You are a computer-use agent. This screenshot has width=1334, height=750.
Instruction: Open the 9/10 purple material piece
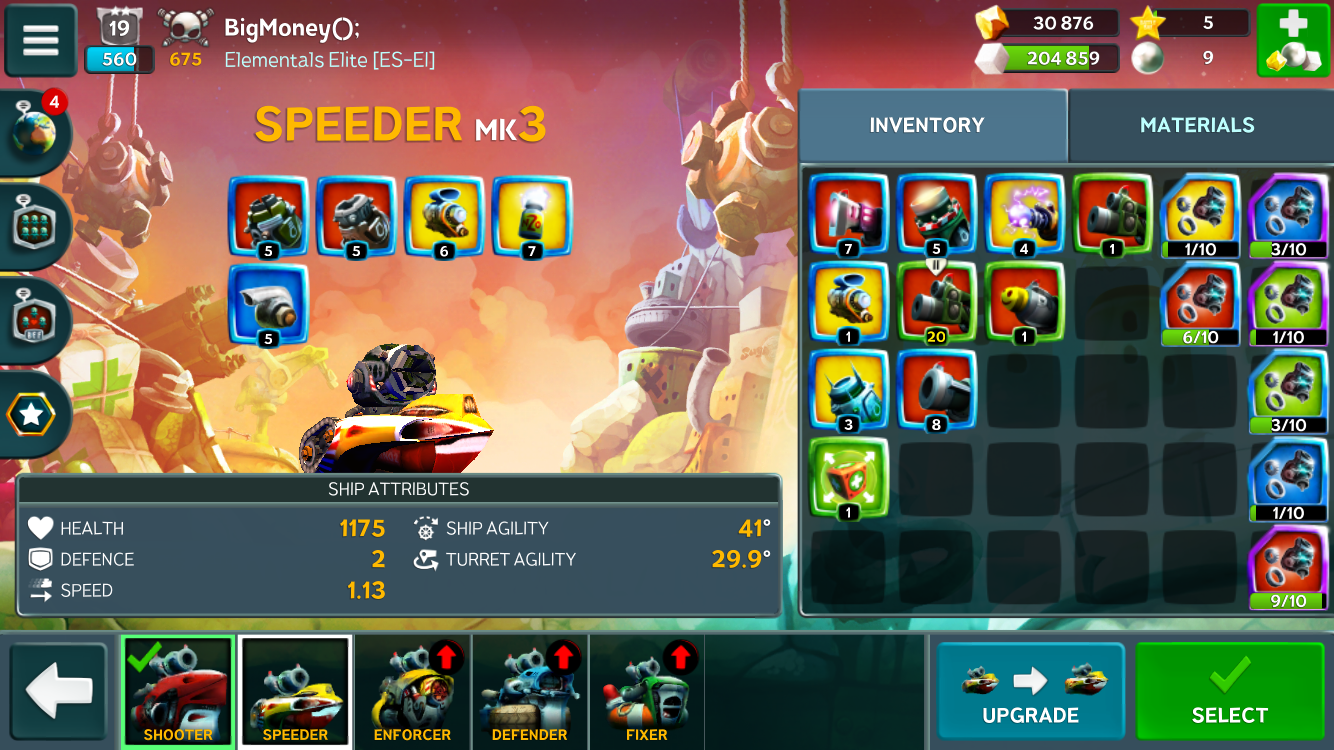pyautogui.click(x=1288, y=570)
